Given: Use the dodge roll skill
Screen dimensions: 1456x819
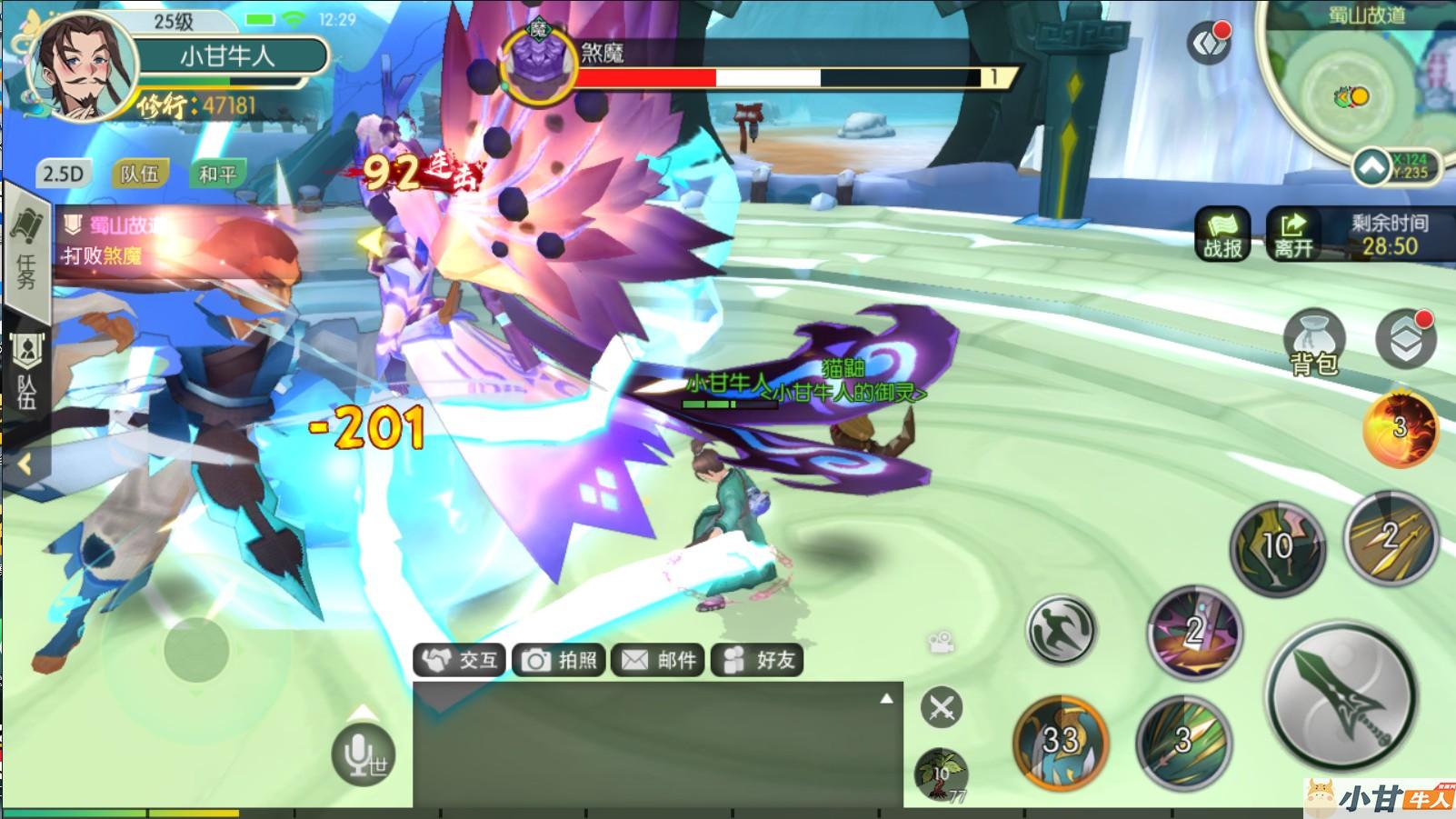Looking at the screenshot, I should (x=1061, y=629).
